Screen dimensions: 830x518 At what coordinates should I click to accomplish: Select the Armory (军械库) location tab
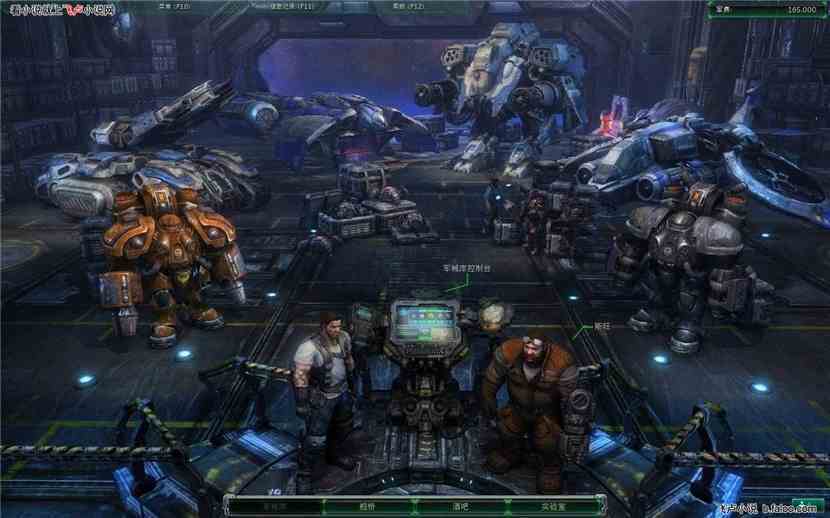274,506
